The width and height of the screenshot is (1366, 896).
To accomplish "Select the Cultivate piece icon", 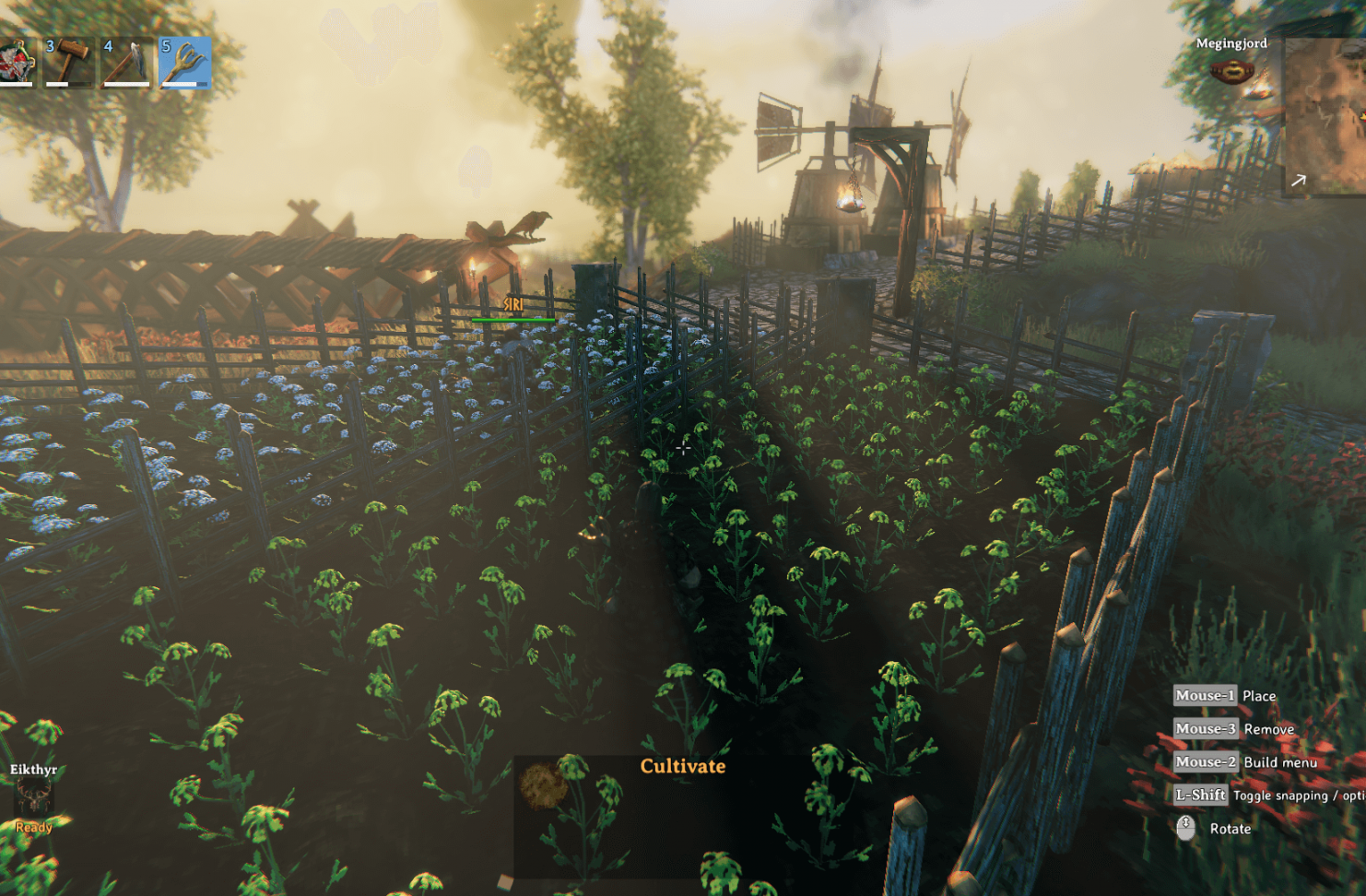I will point(543,786).
